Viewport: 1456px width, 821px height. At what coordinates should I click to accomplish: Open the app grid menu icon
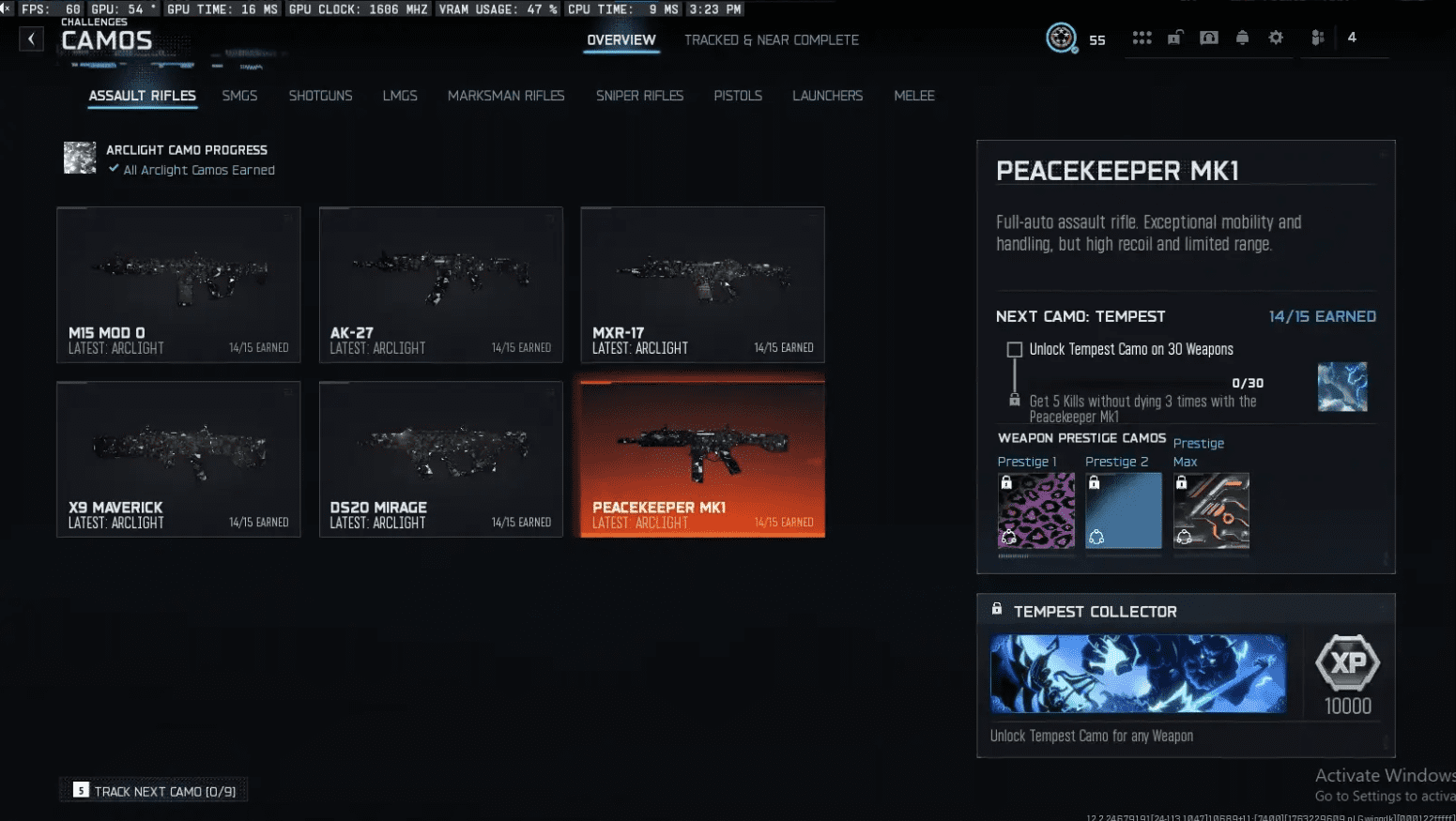click(x=1142, y=38)
